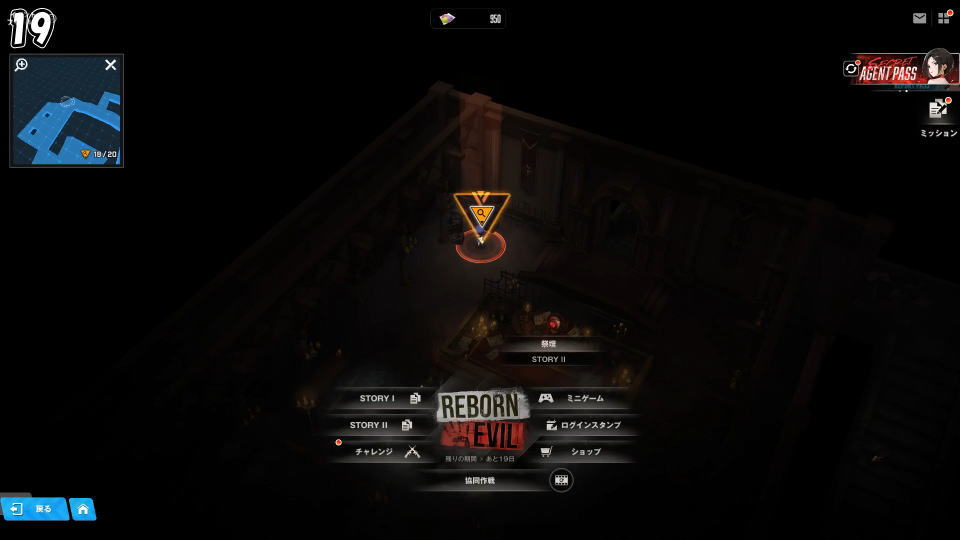Open the ミニゲーム (Mini Game) menu
Viewport: 960px width, 540px height.
(x=578, y=398)
